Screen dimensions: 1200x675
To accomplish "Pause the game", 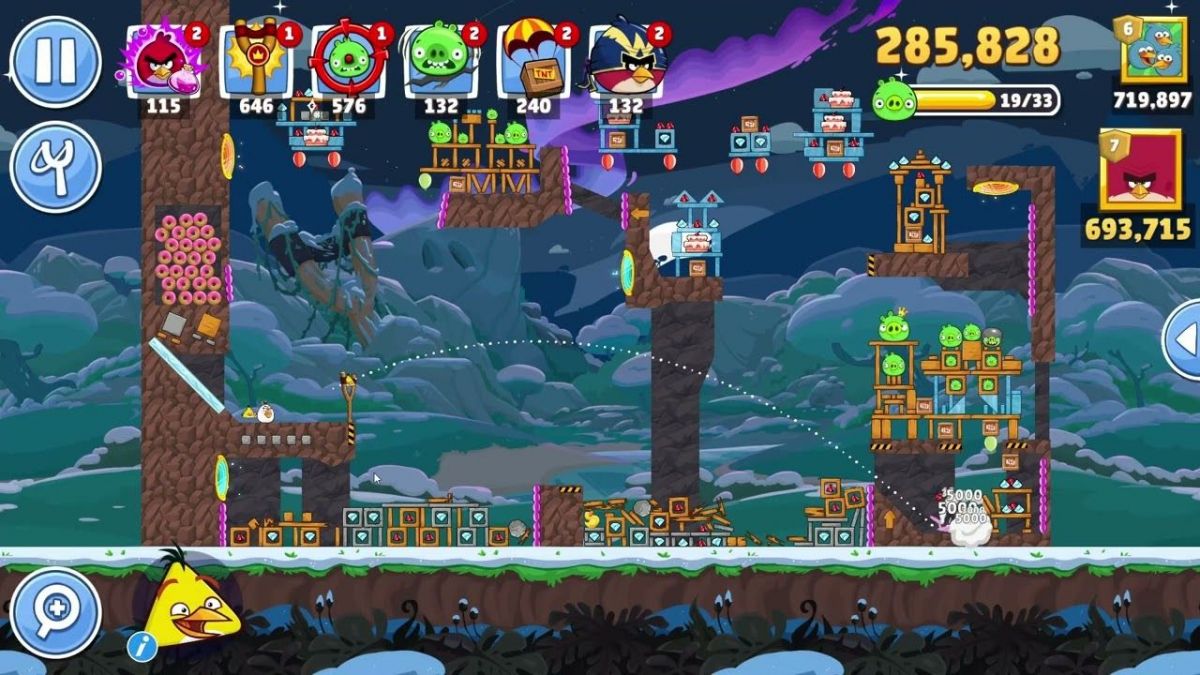I will 55,61.
